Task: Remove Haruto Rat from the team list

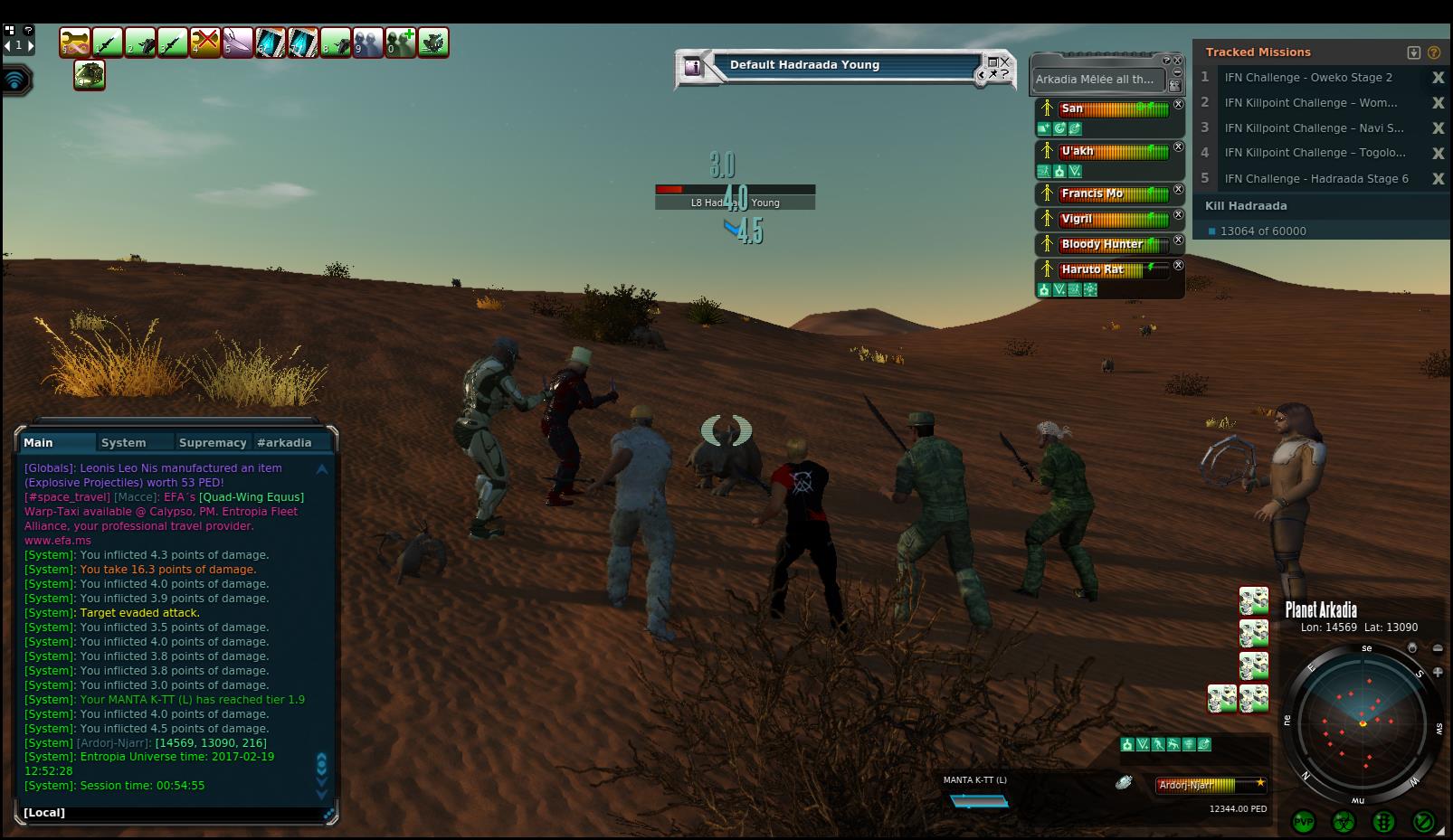Action: tap(1178, 266)
